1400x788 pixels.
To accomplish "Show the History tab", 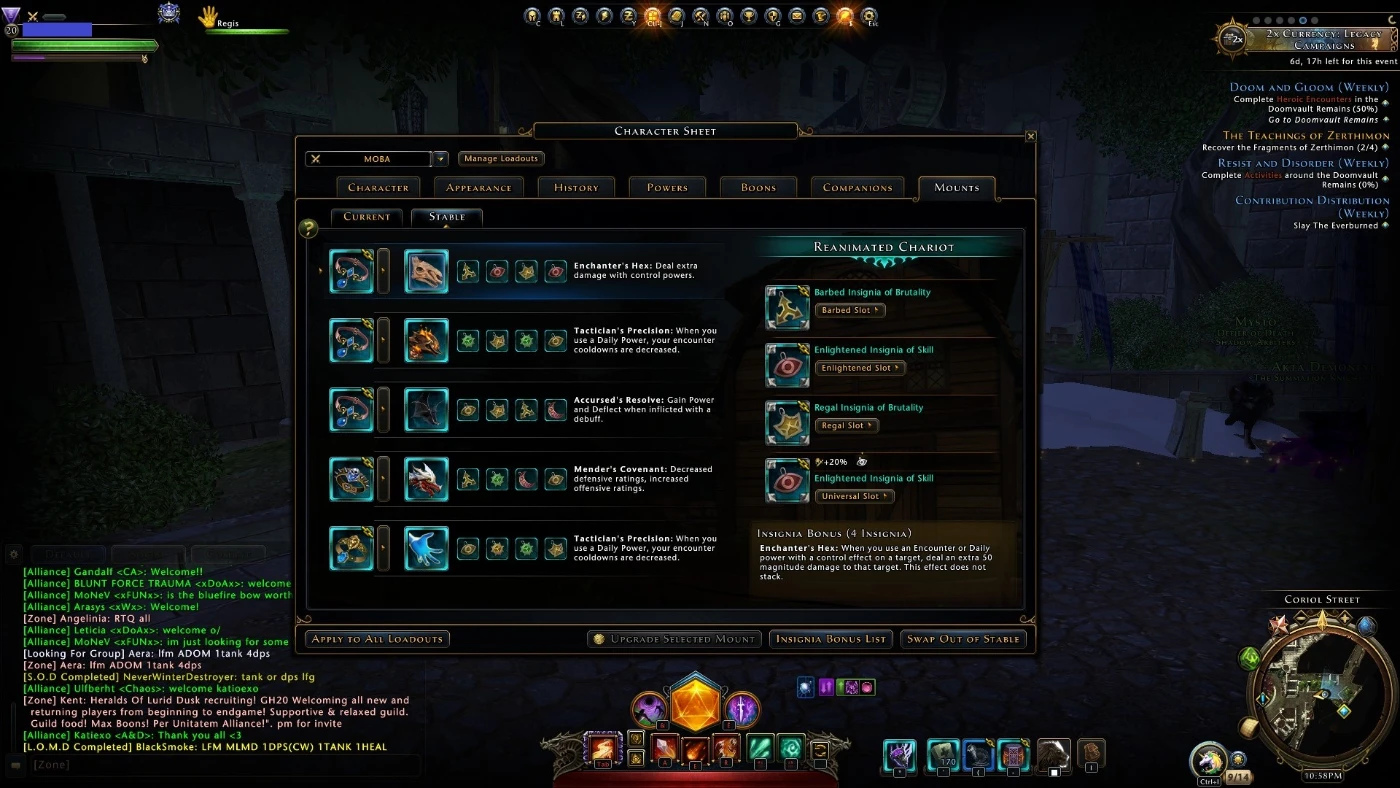I will pyautogui.click(x=576, y=187).
